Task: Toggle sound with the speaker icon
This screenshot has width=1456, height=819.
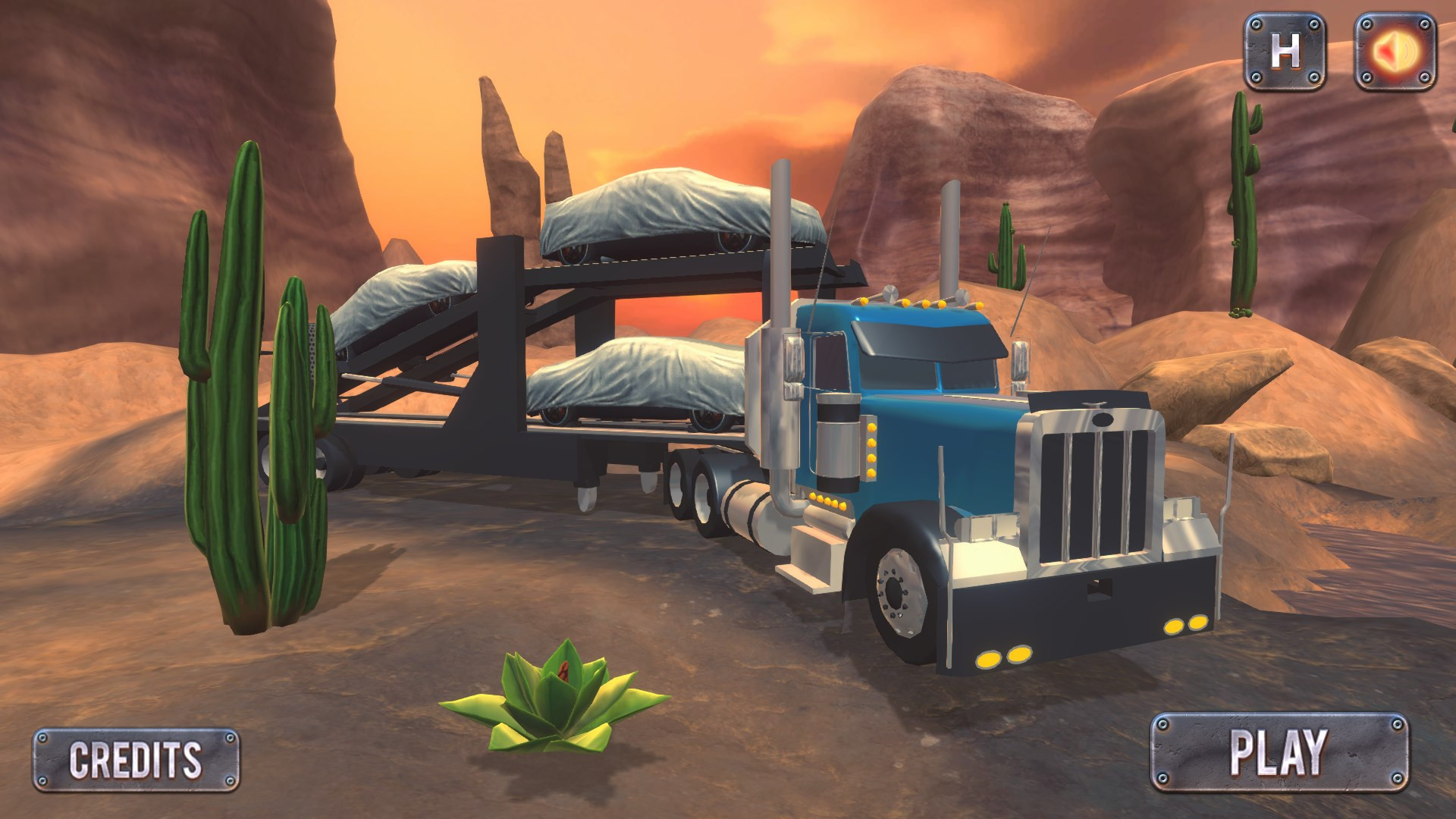Action: (1395, 52)
